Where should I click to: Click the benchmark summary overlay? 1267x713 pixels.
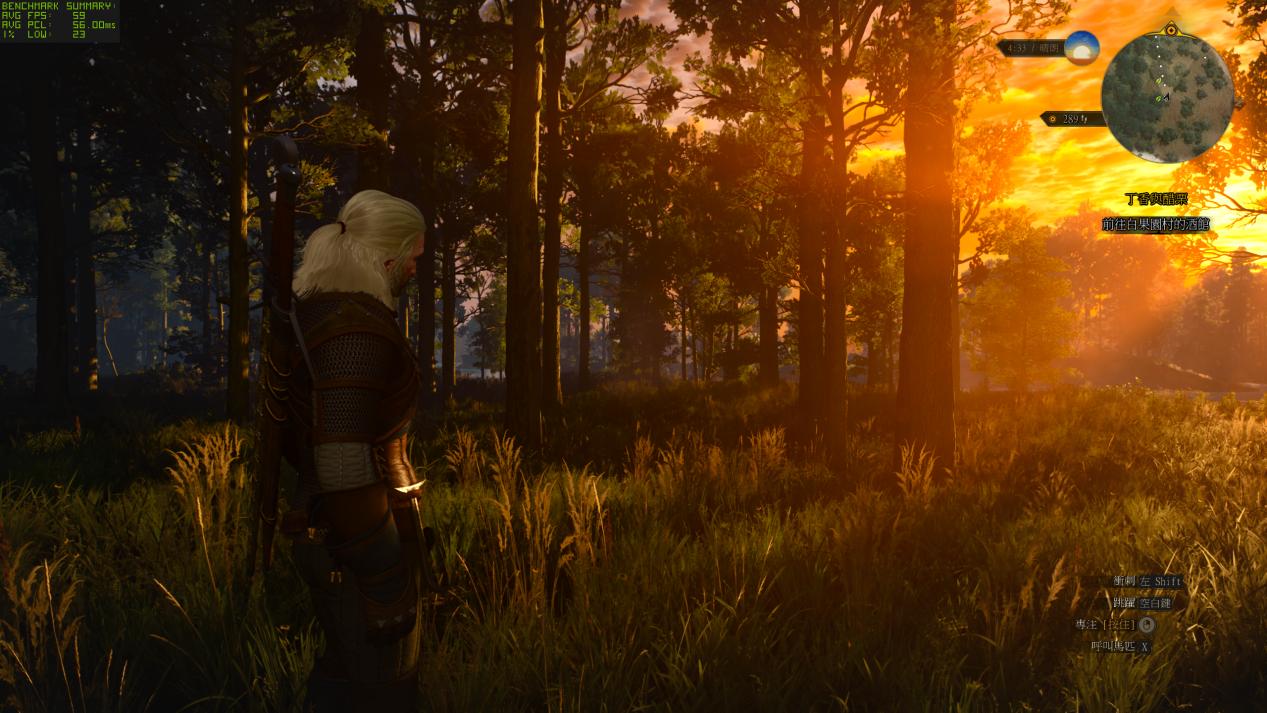pos(58,20)
